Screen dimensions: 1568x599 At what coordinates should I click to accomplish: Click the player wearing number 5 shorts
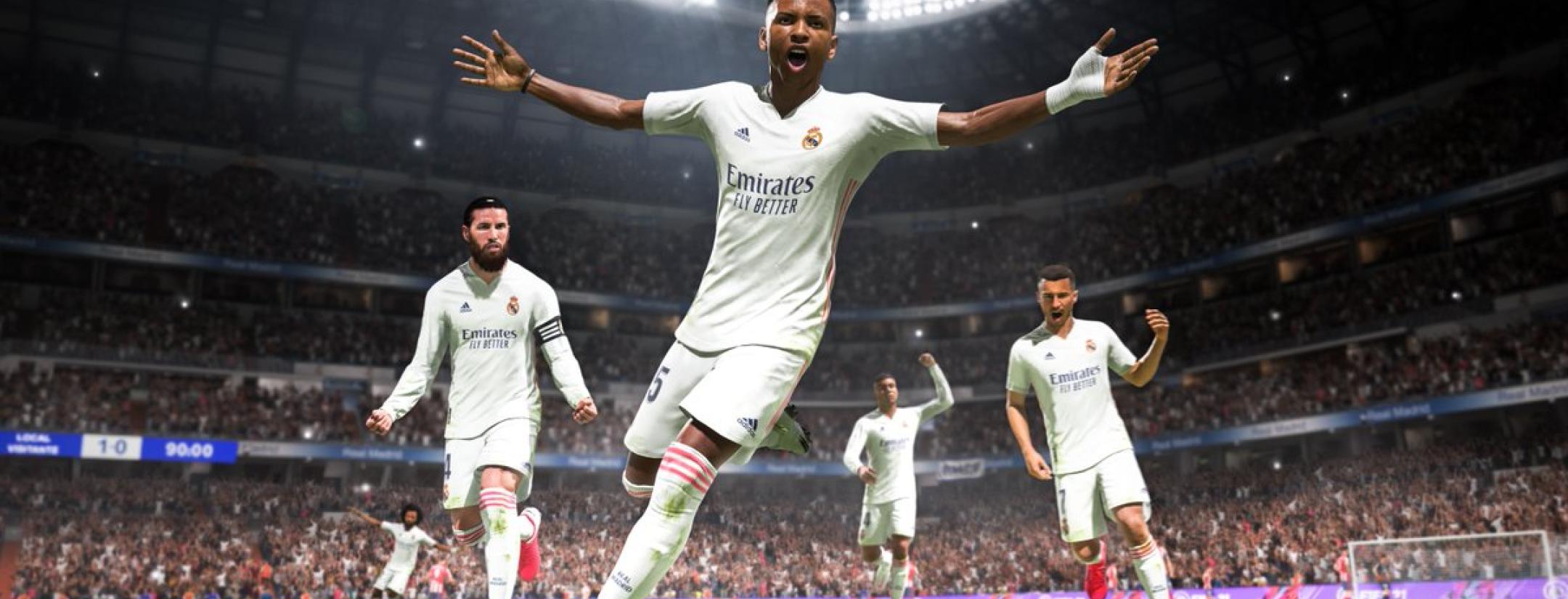click(657, 383)
